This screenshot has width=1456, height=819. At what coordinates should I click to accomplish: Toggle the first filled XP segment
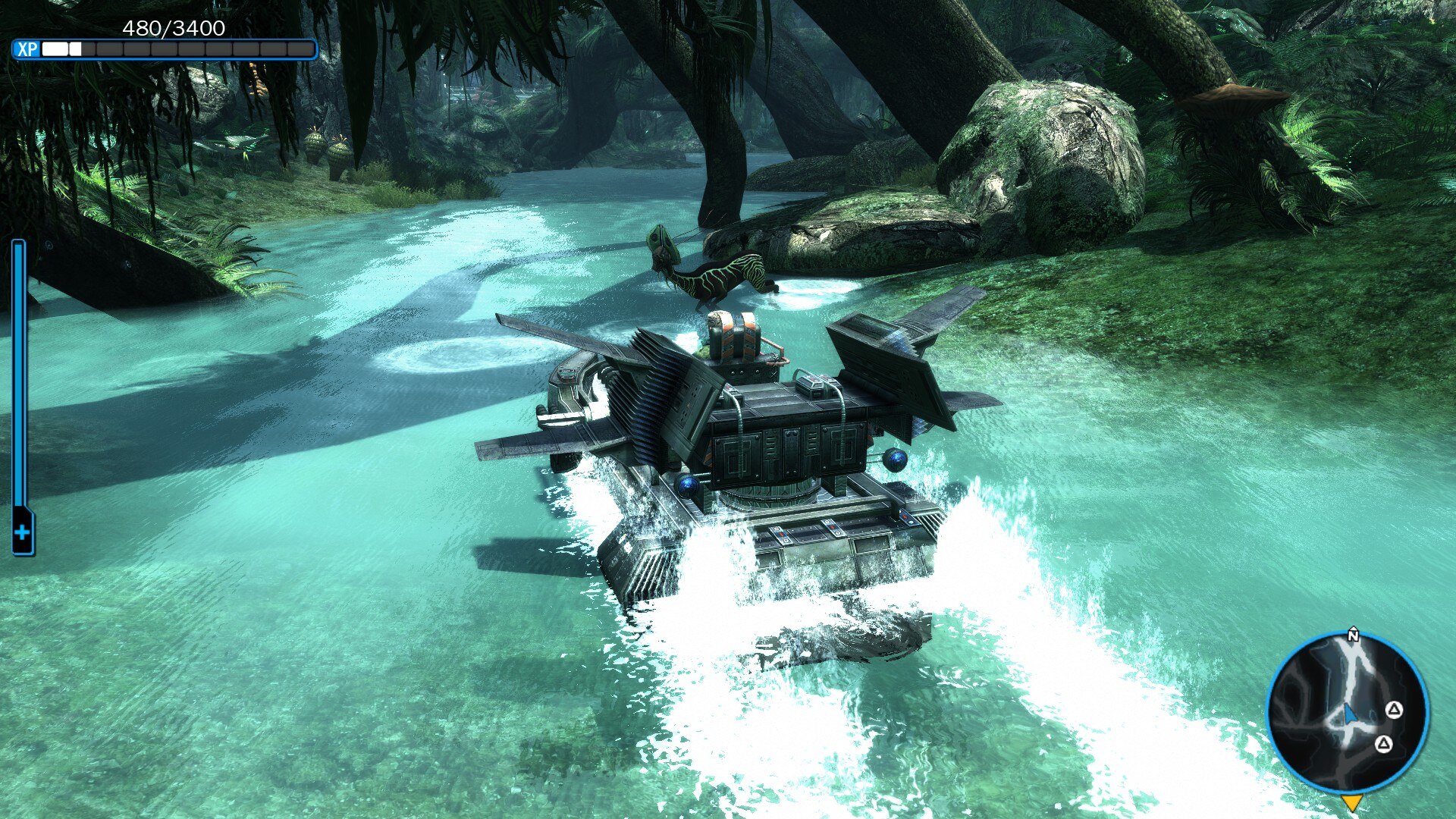pos(53,48)
